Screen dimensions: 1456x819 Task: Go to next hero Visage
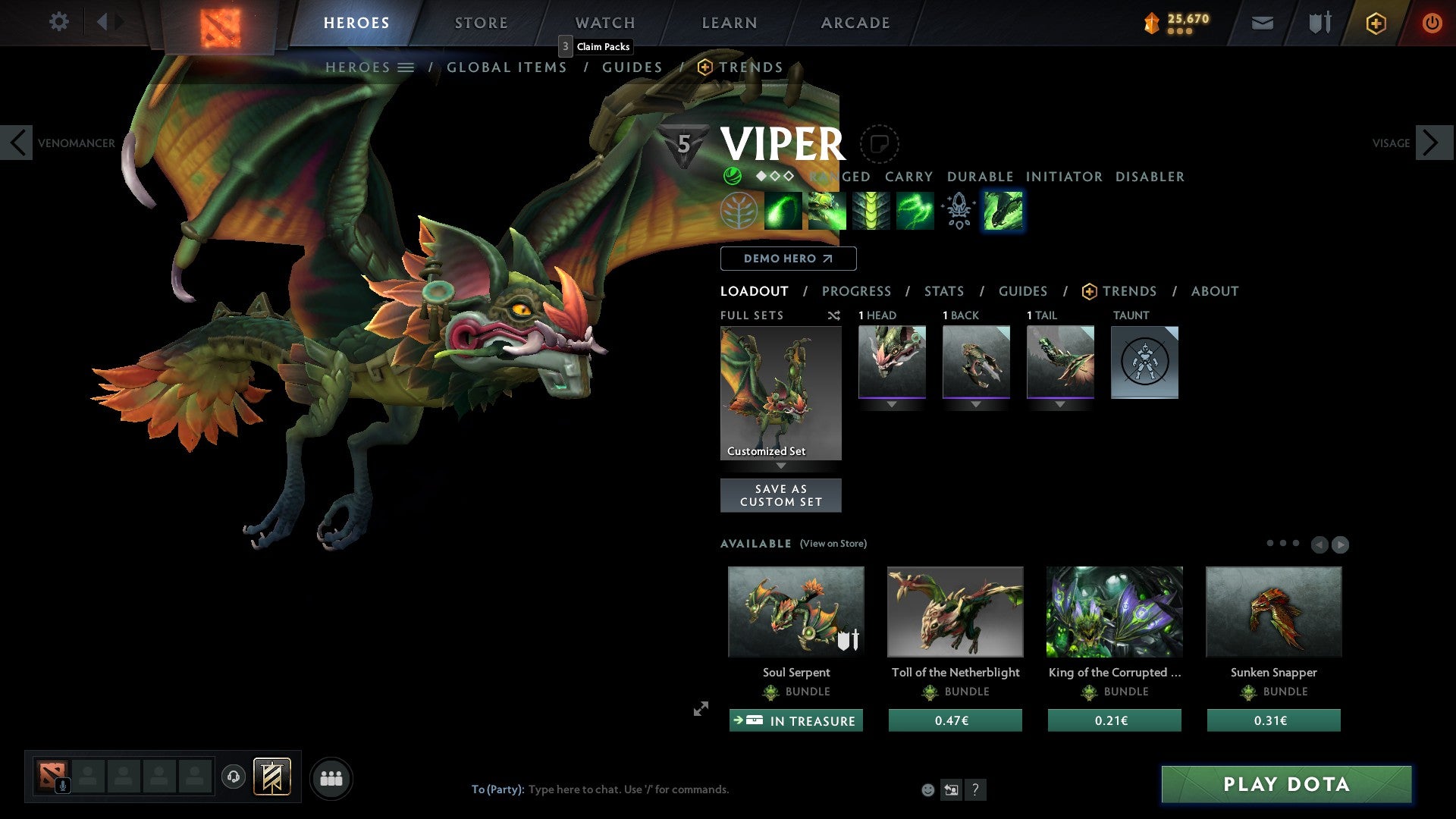pyautogui.click(x=1432, y=143)
